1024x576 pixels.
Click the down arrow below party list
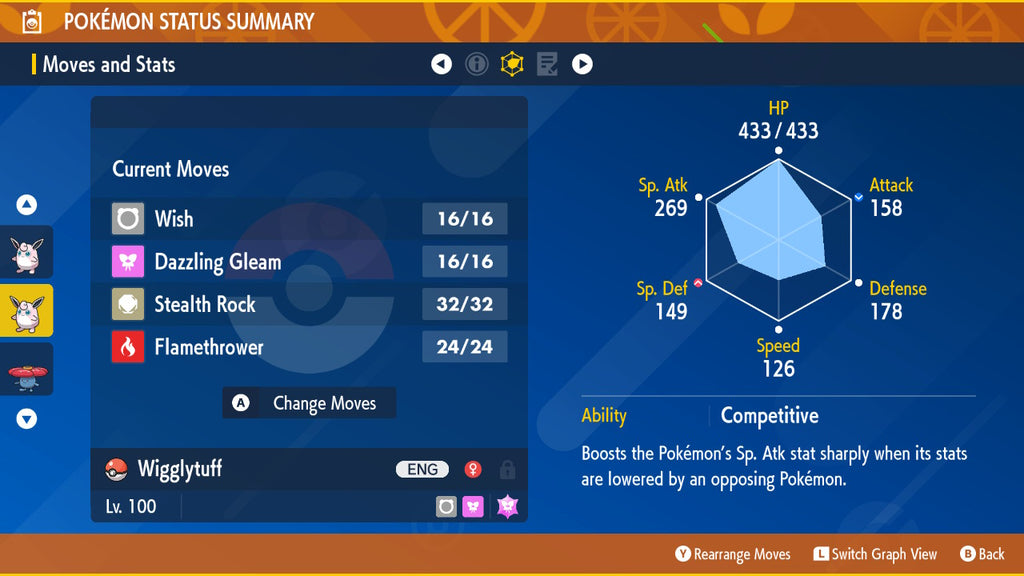point(27,419)
